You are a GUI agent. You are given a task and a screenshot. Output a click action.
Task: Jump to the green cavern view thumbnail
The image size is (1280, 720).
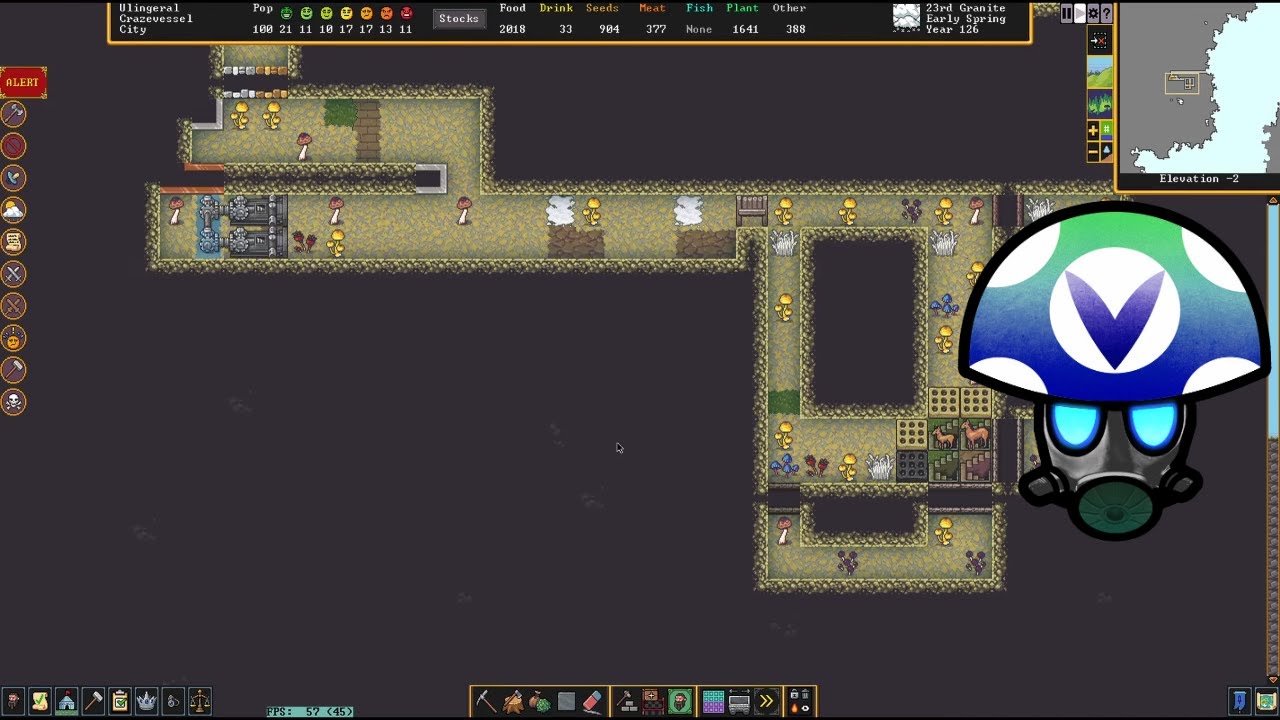click(1099, 103)
